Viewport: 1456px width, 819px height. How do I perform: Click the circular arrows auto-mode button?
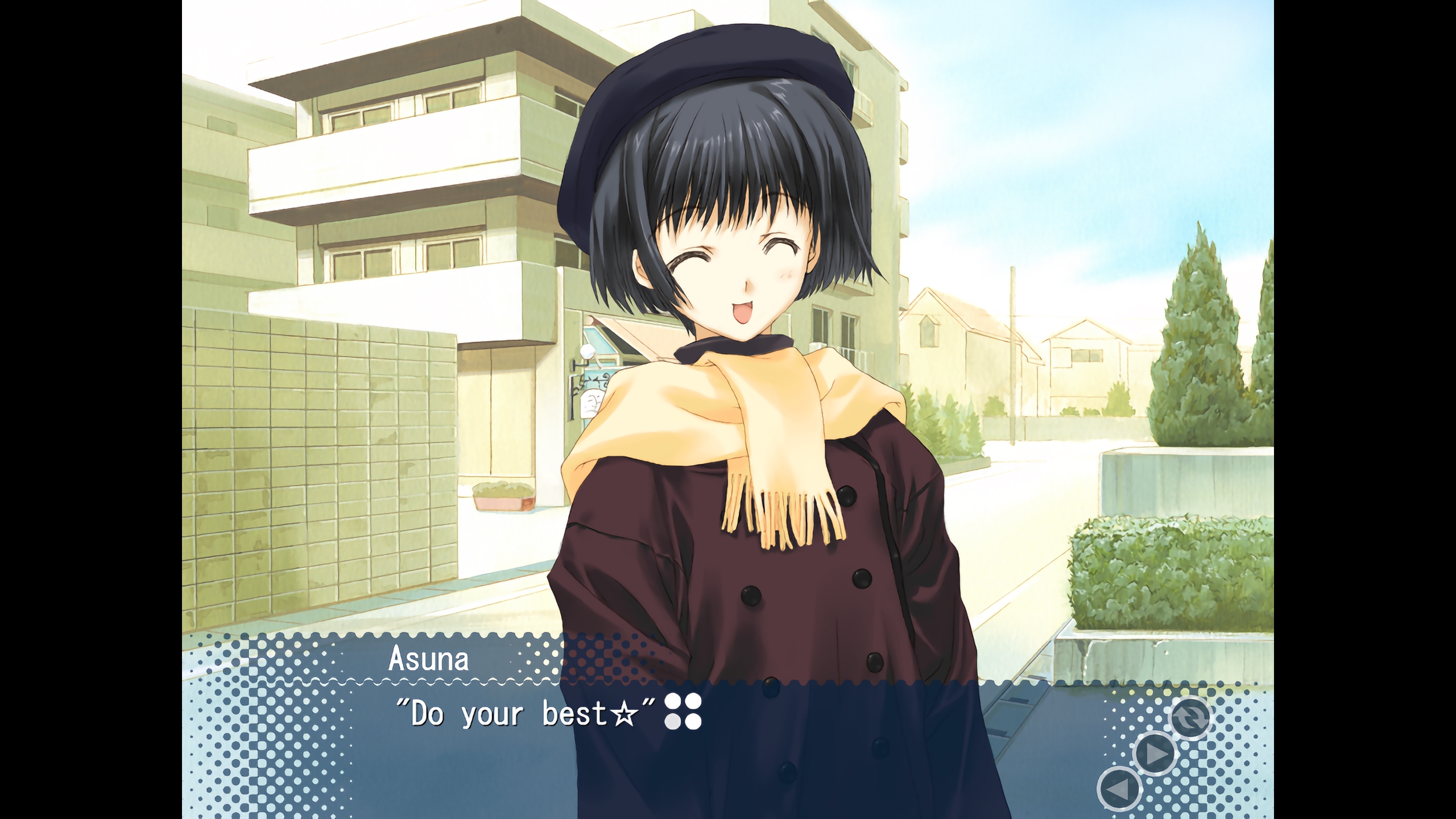pyautogui.click(x=1190, y=717)
